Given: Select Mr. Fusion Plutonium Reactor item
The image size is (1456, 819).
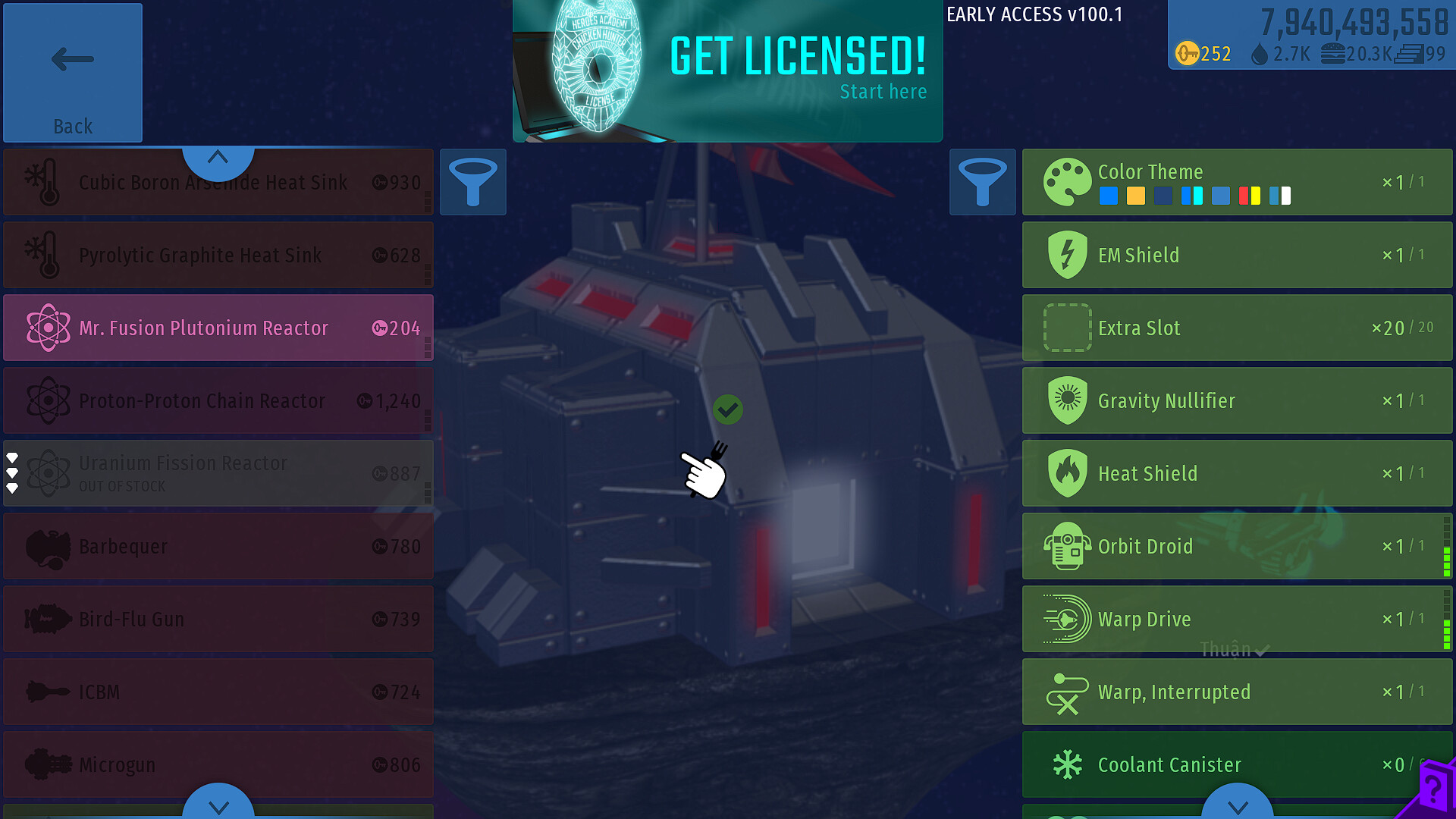Looking at the screenshot, I should 218,328.
